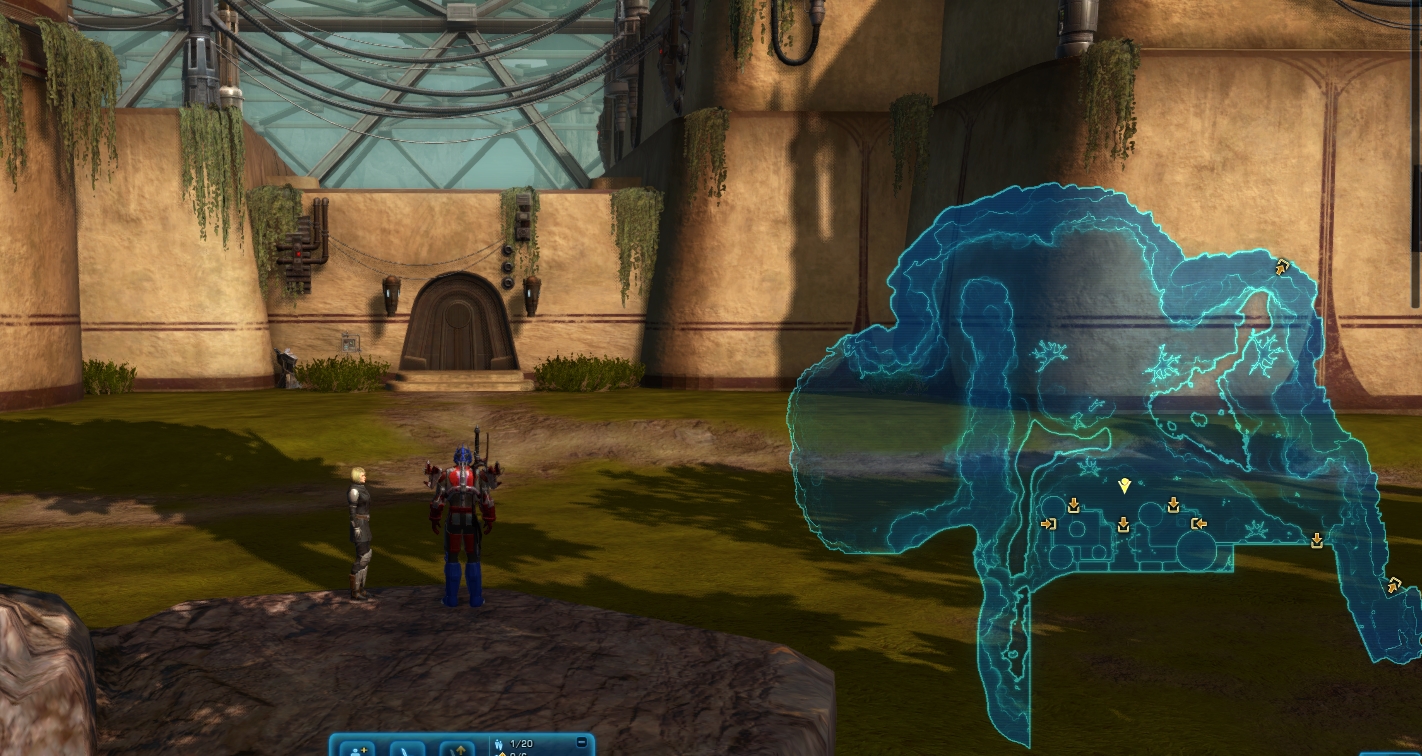Image resolution: width=1422 pixels, height=756 pixels.
Task: Minimize the group panel with the minus button
Action: point(582,742)
